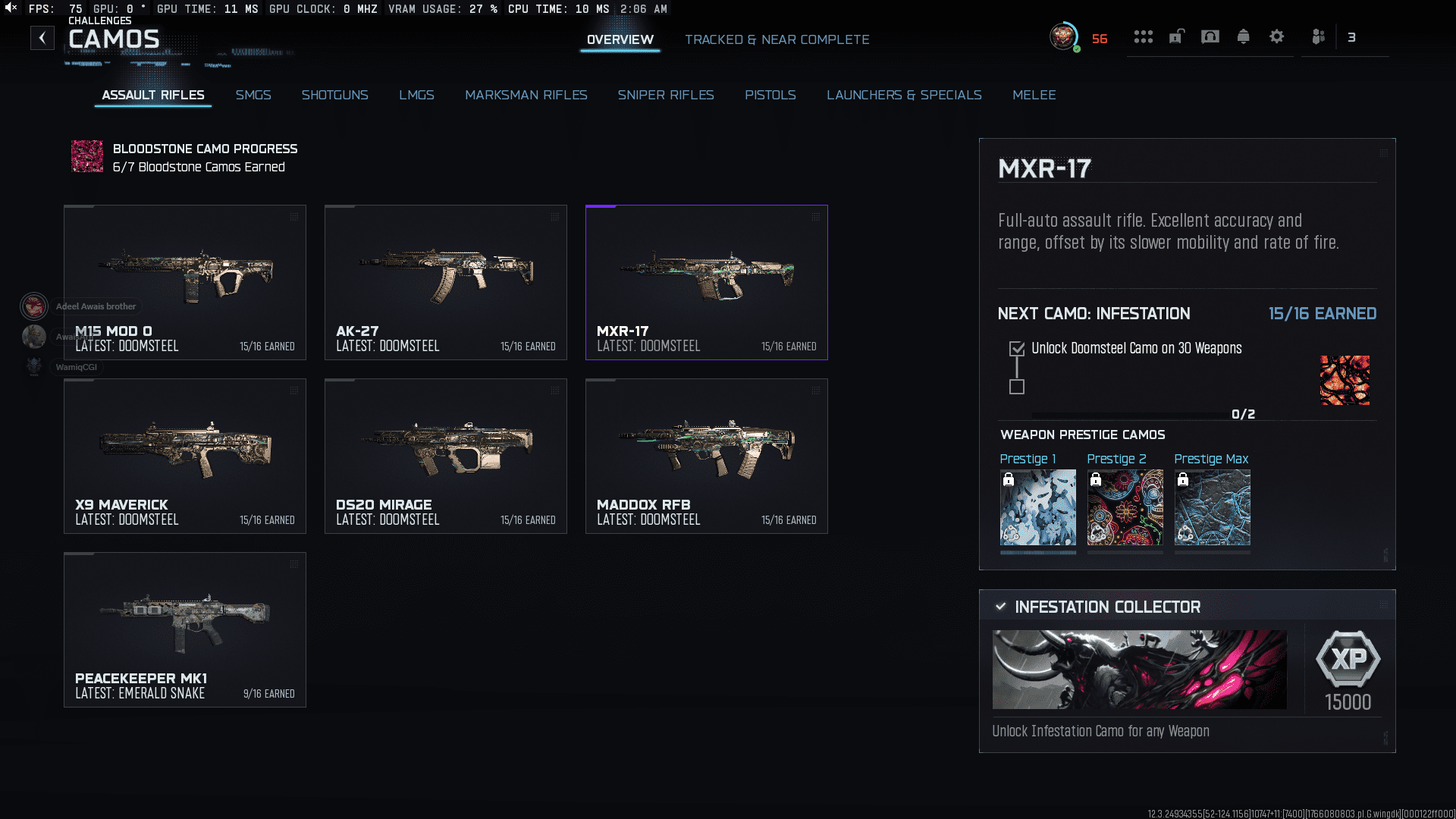Open the X9 Maverick weapon tile
The width and height of the screenshot is (1456, 819).
[185, 456]
